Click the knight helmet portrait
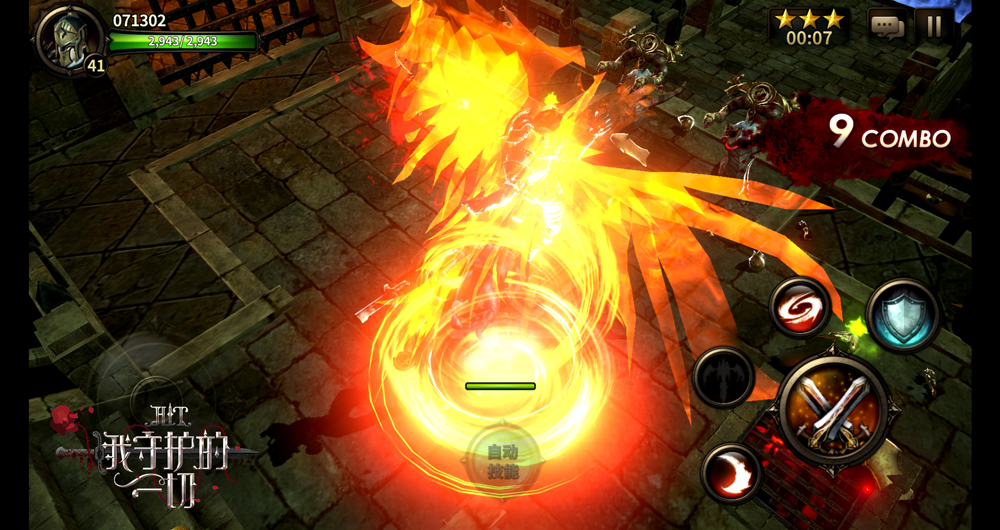 click(x=67, y=37)
